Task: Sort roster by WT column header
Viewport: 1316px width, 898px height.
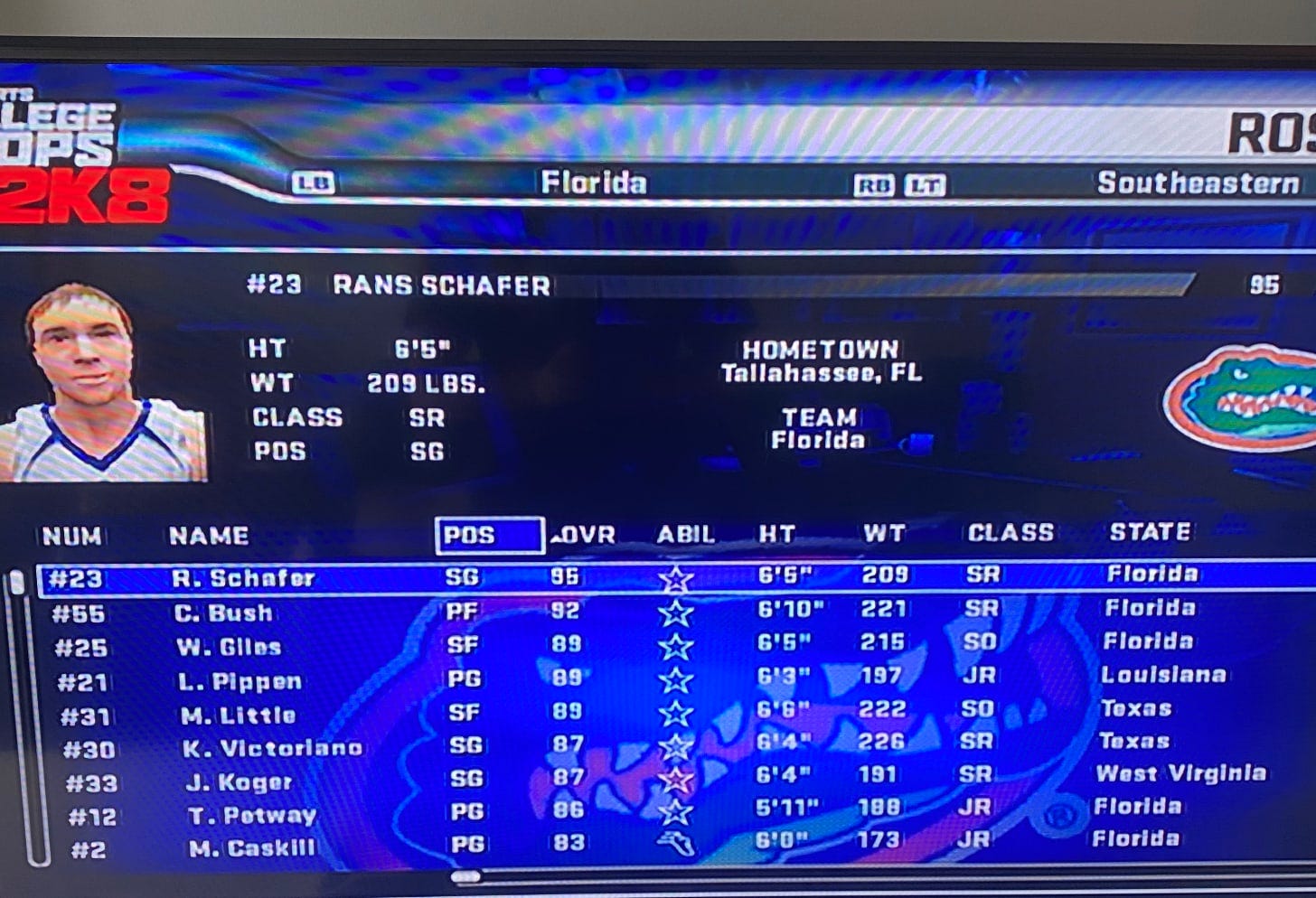Action: pyautogui.click(x=883, y=534)
